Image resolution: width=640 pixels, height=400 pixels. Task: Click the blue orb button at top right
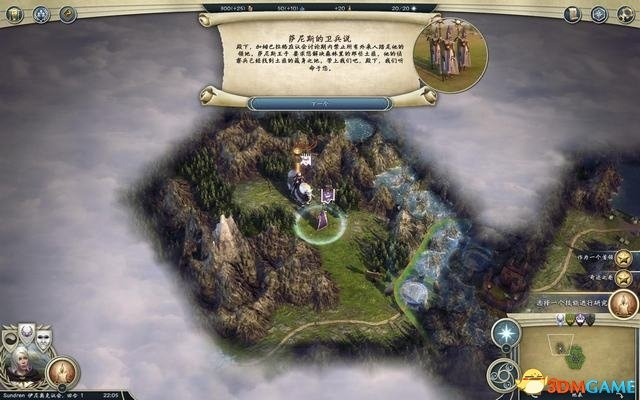(x=598, y=14)
